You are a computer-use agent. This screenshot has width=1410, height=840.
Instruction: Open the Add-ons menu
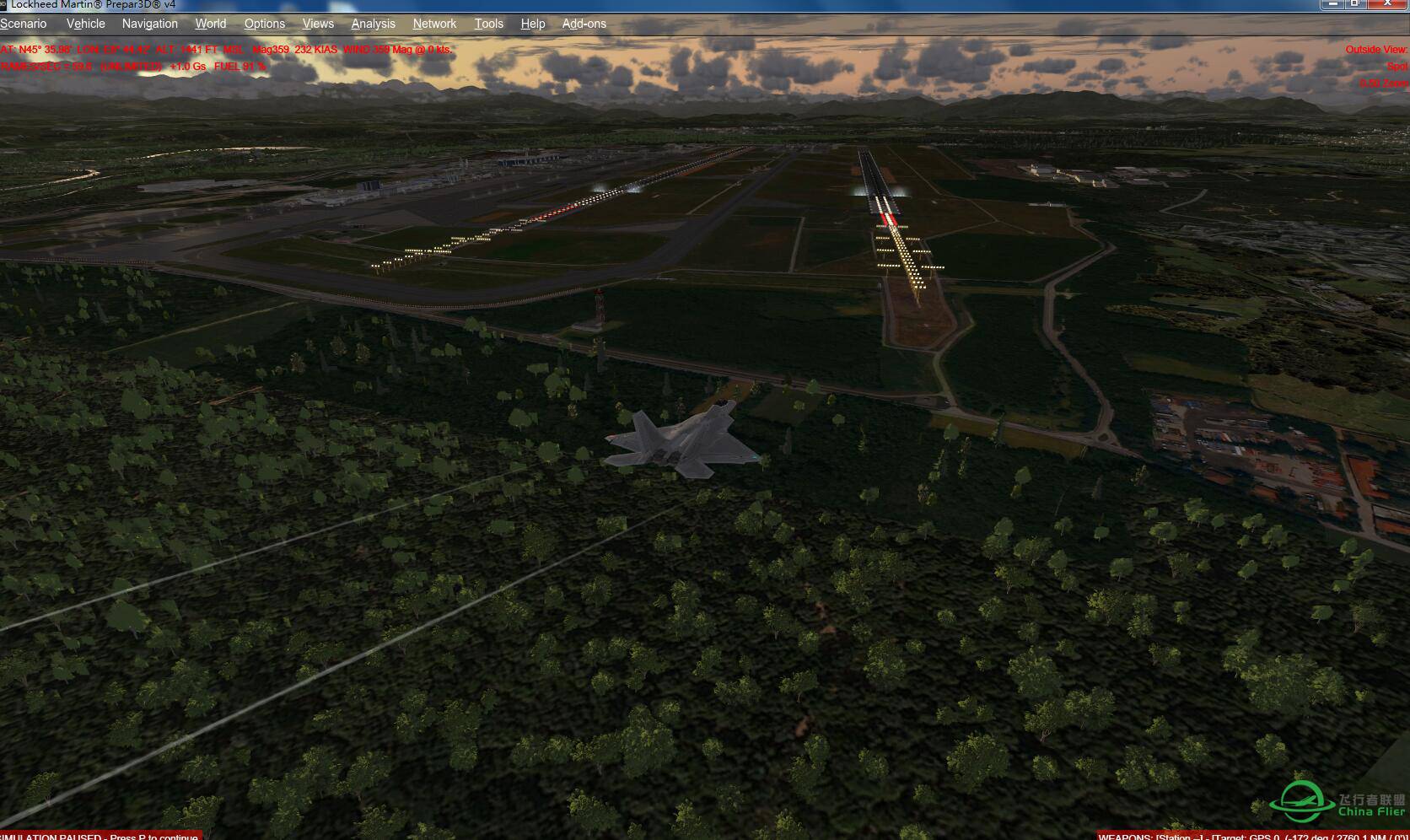pos(584,24)
